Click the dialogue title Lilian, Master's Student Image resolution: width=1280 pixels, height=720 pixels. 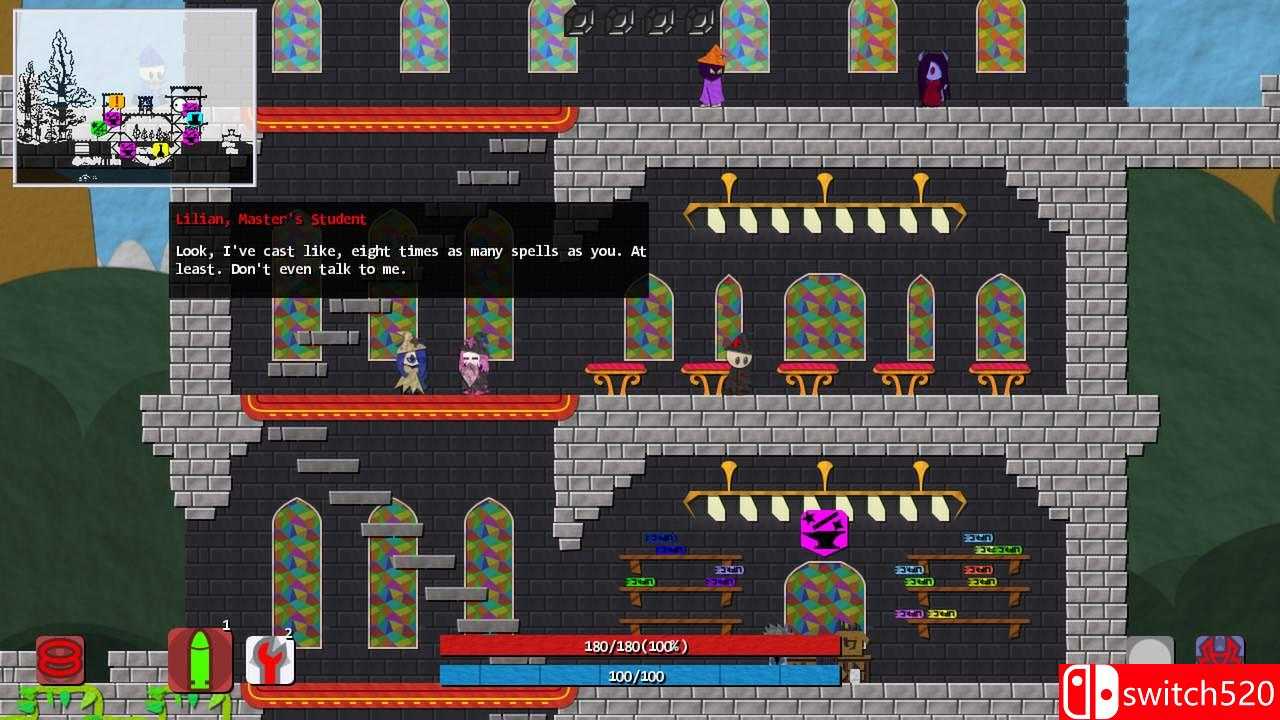(270, 218)
